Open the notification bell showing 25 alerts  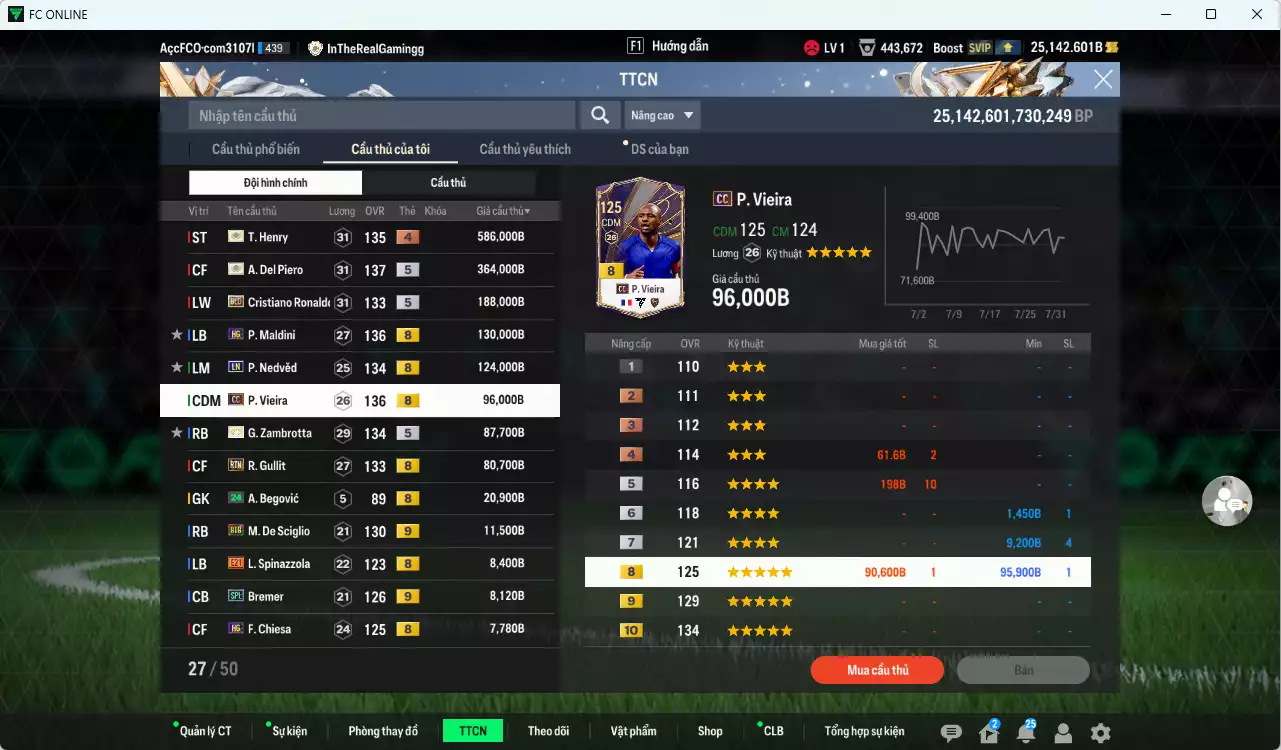click(1026, 732)
